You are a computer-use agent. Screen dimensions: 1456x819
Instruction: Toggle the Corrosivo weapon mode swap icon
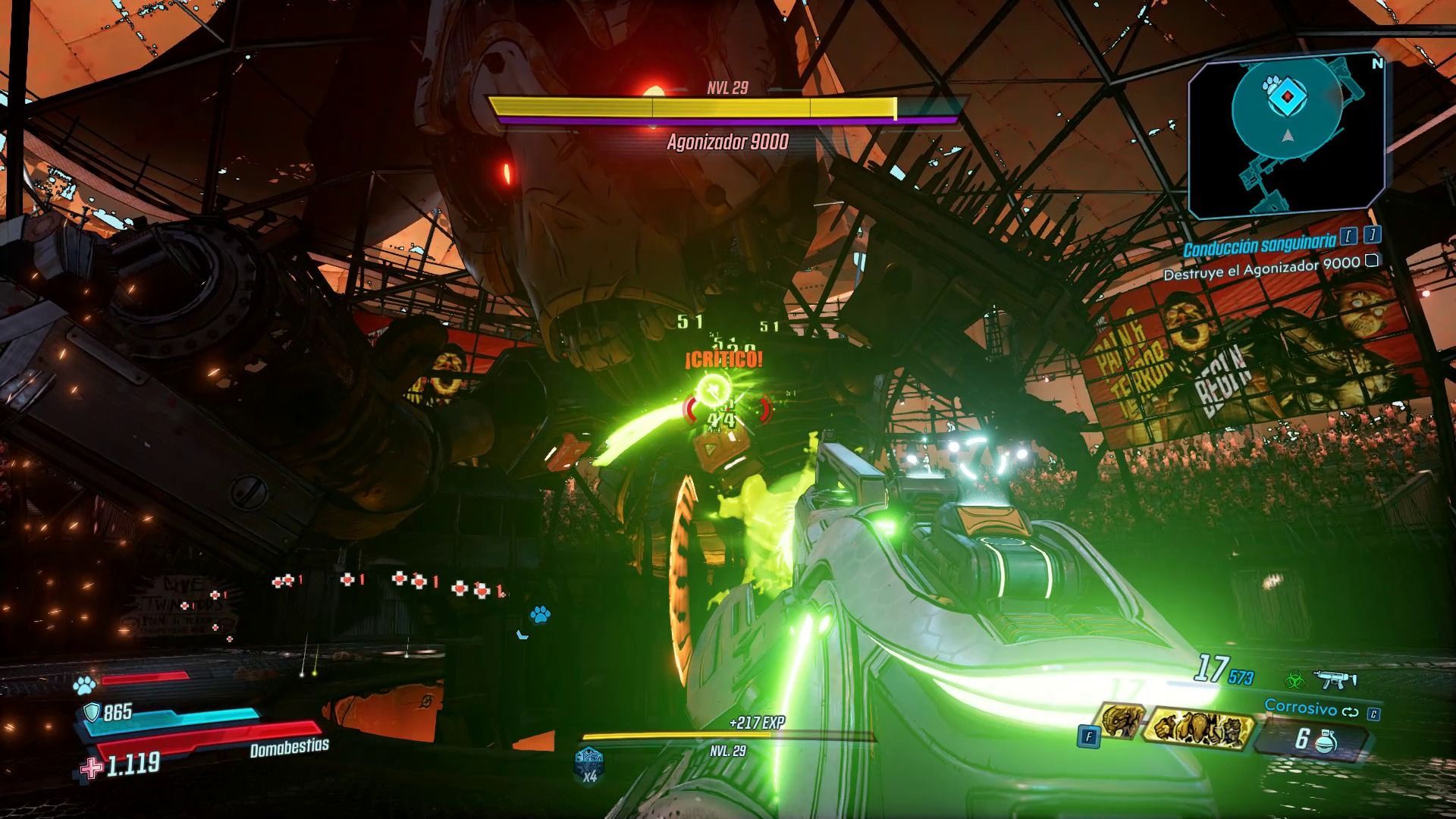pos(1351,712)
